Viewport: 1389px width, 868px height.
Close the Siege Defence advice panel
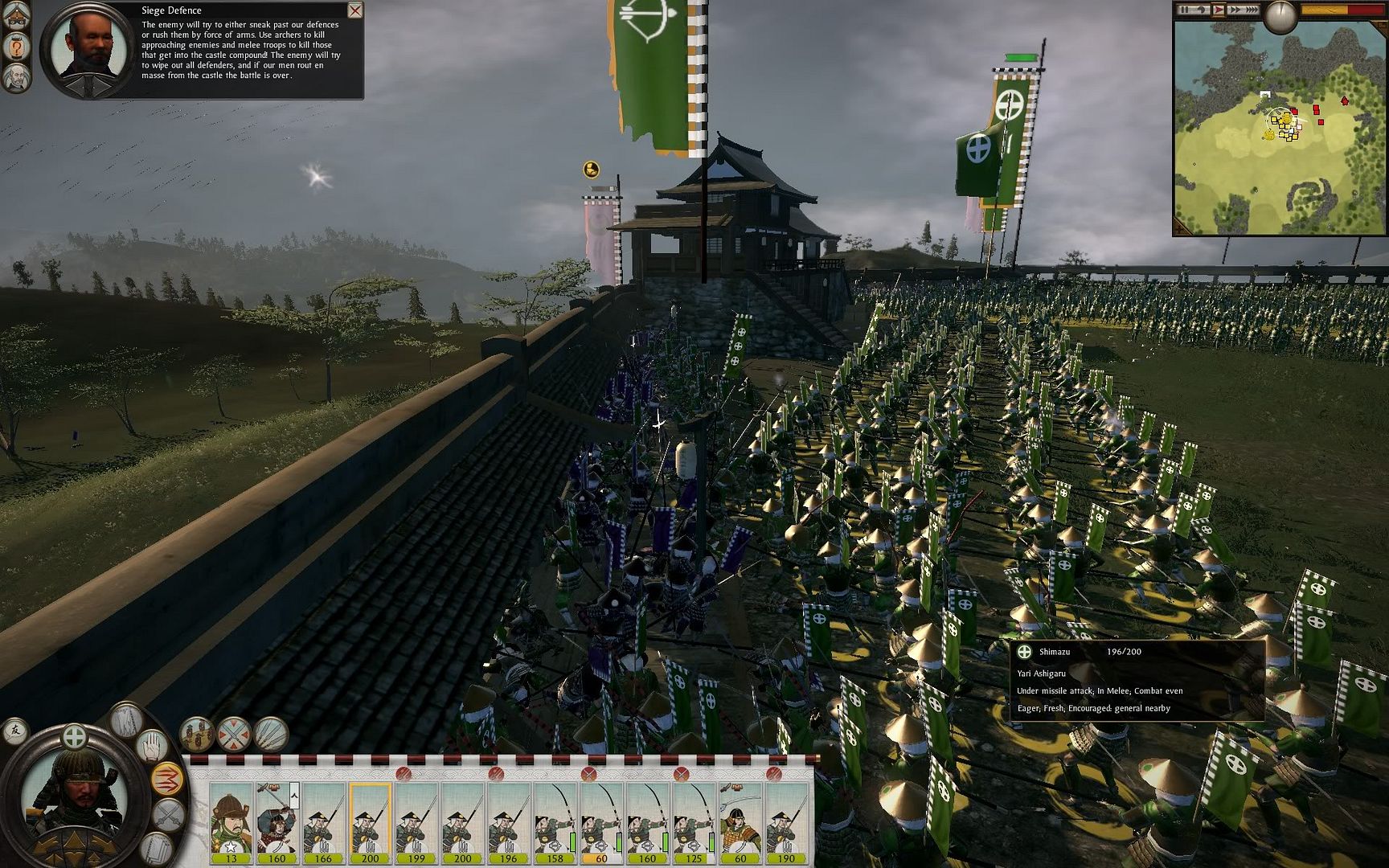point(354,10)
